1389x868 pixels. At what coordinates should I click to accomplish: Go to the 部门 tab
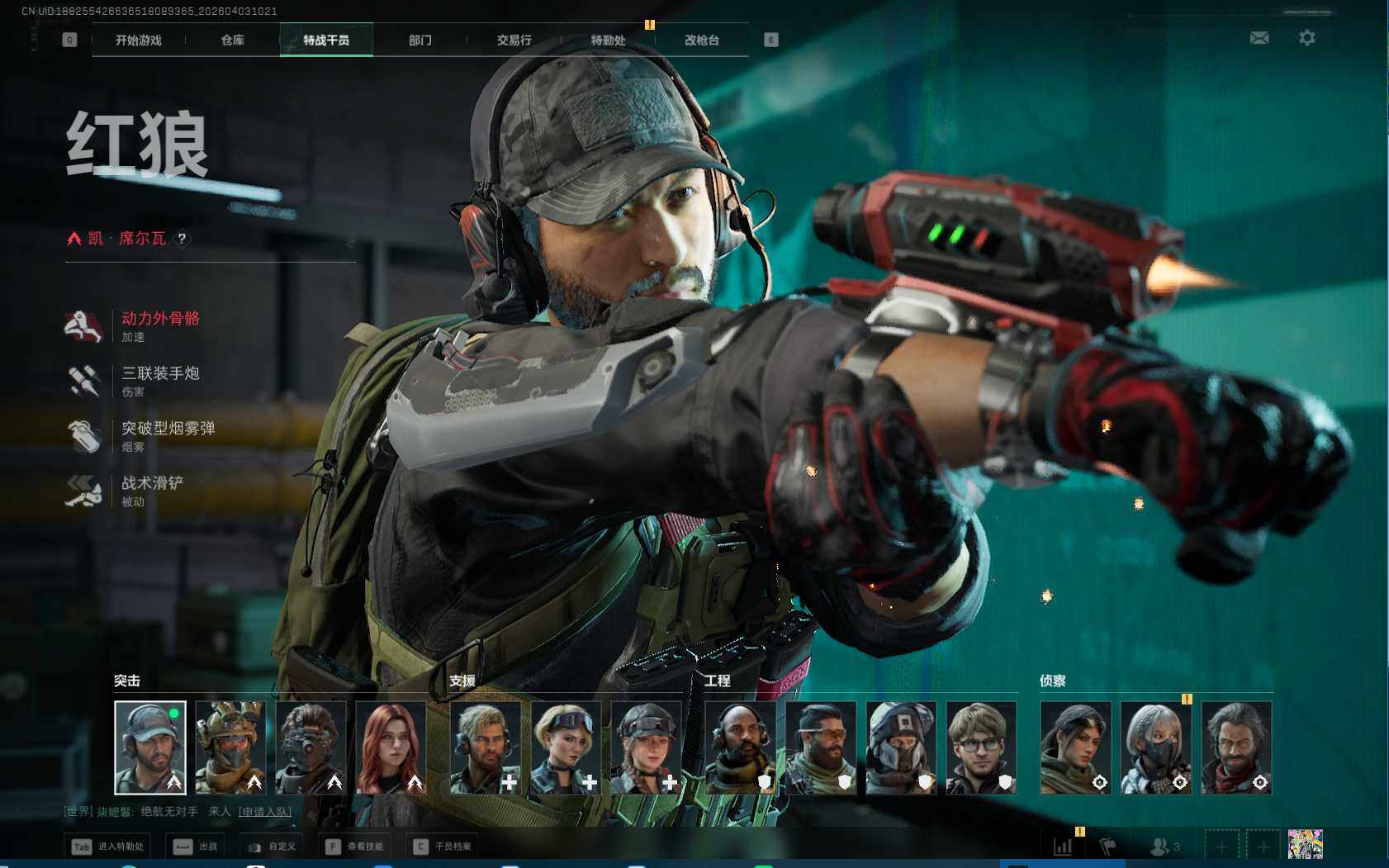point(420,40)
